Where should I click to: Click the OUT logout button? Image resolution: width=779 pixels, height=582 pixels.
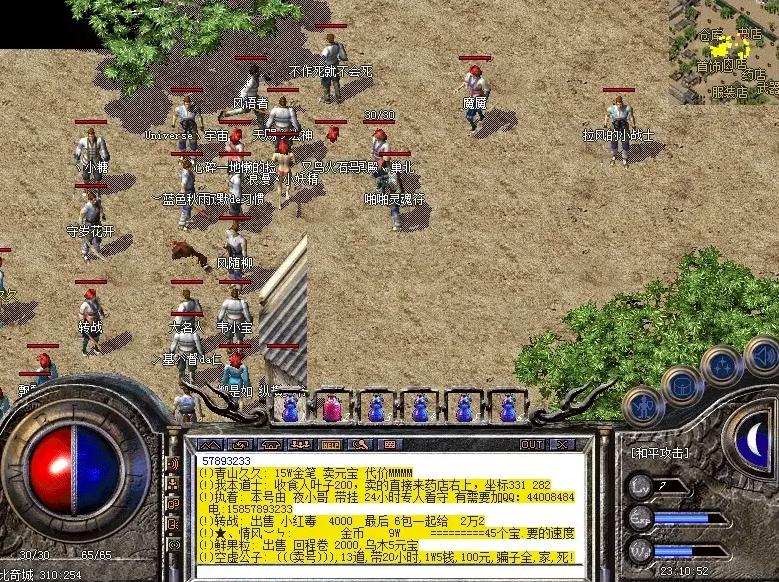[x=532, y=444]
